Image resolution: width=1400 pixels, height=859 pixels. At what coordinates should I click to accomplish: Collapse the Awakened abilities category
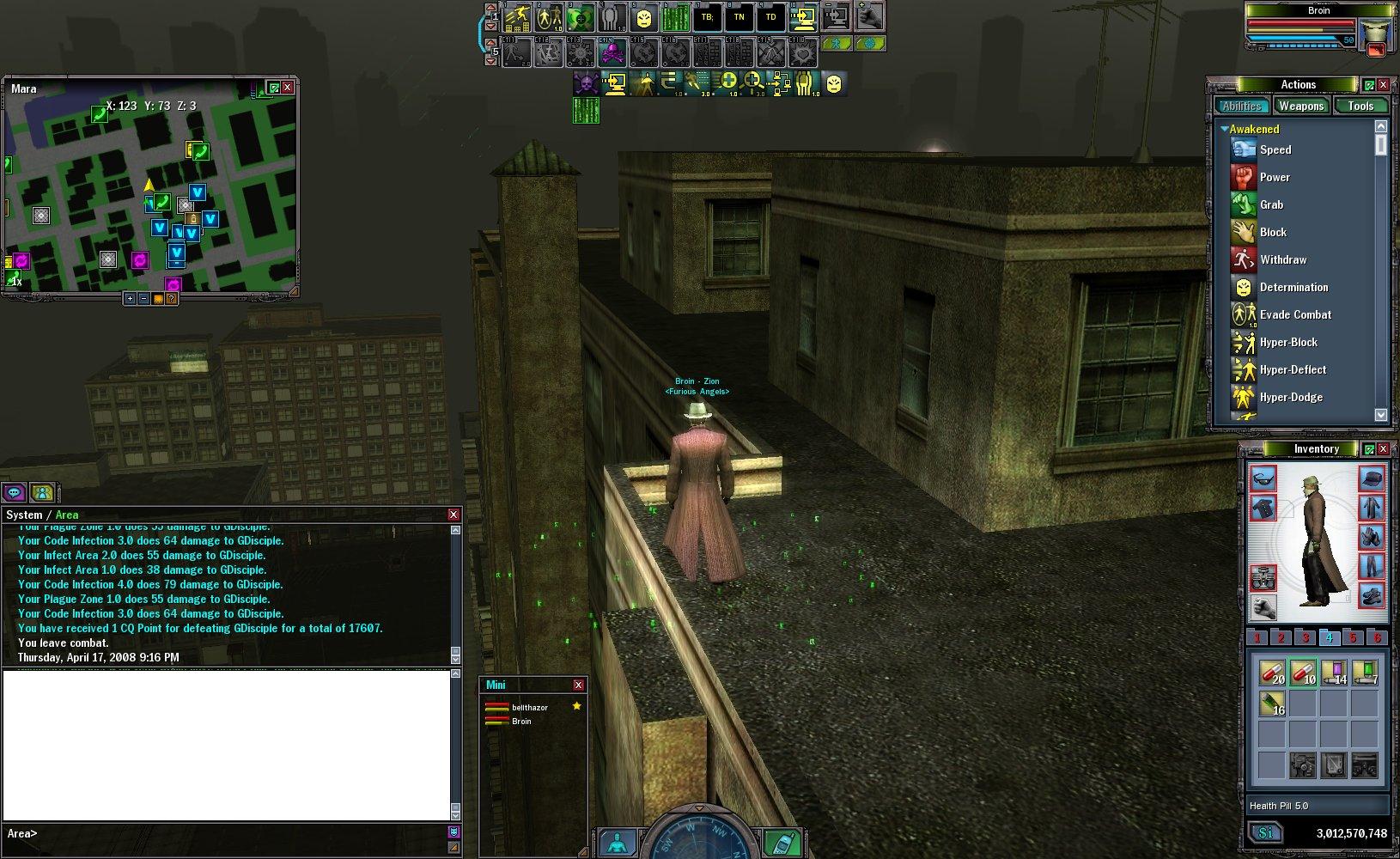[1225, 129]
